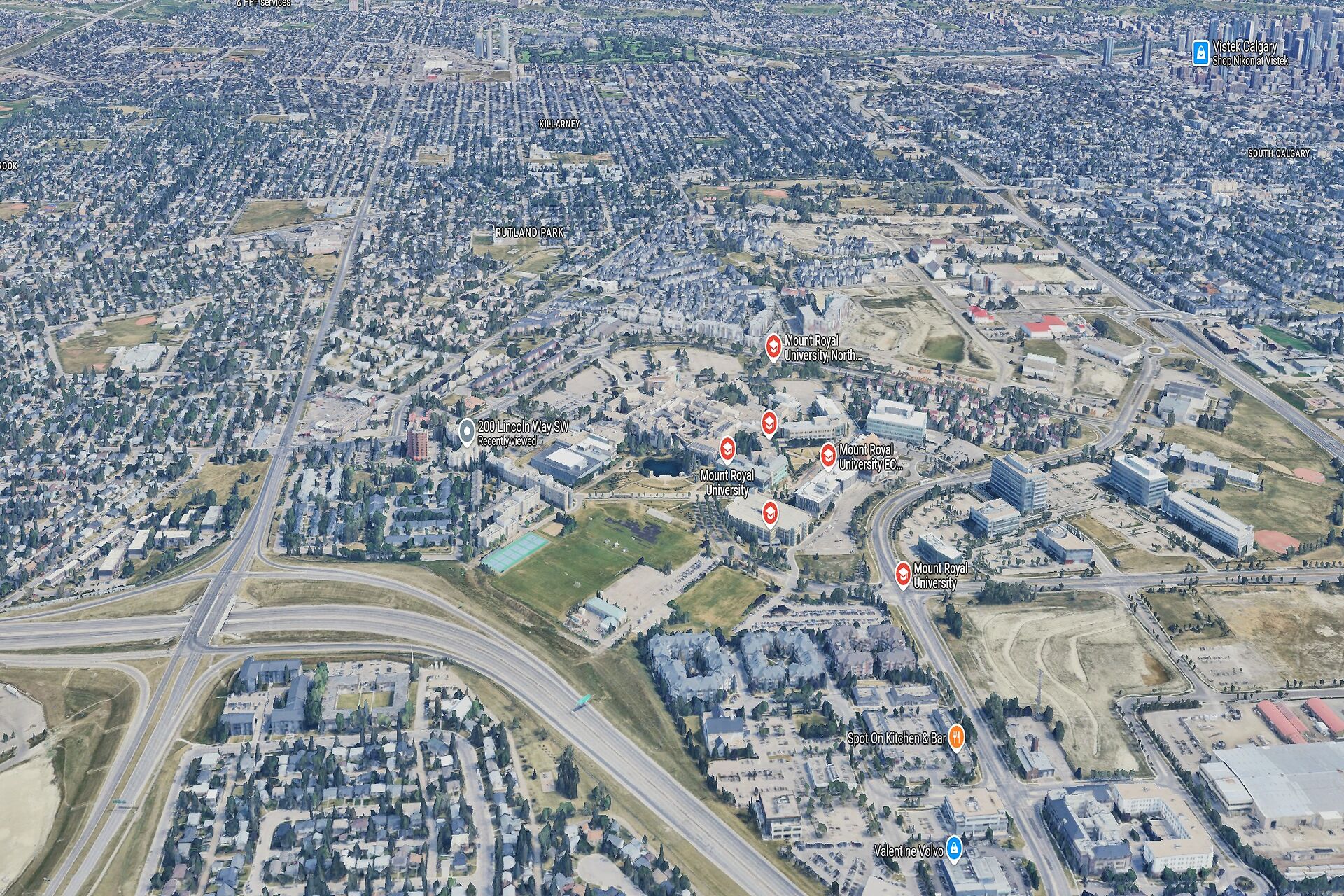Select the Mount Royal University EC marker

pos(828,456)
